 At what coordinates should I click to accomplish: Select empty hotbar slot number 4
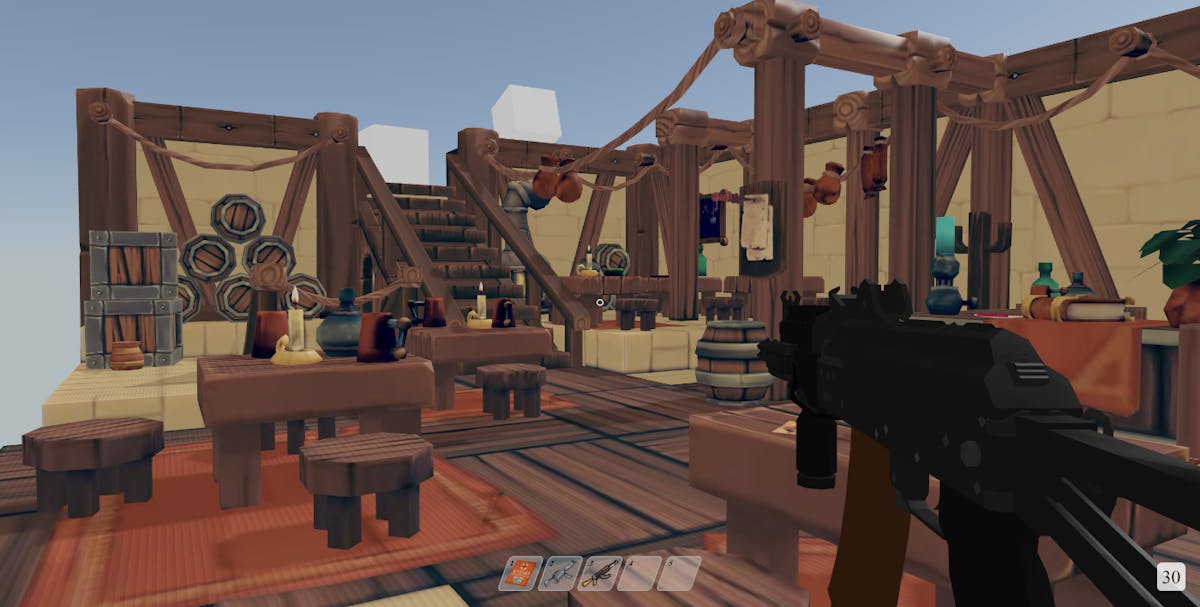point(638,573)
